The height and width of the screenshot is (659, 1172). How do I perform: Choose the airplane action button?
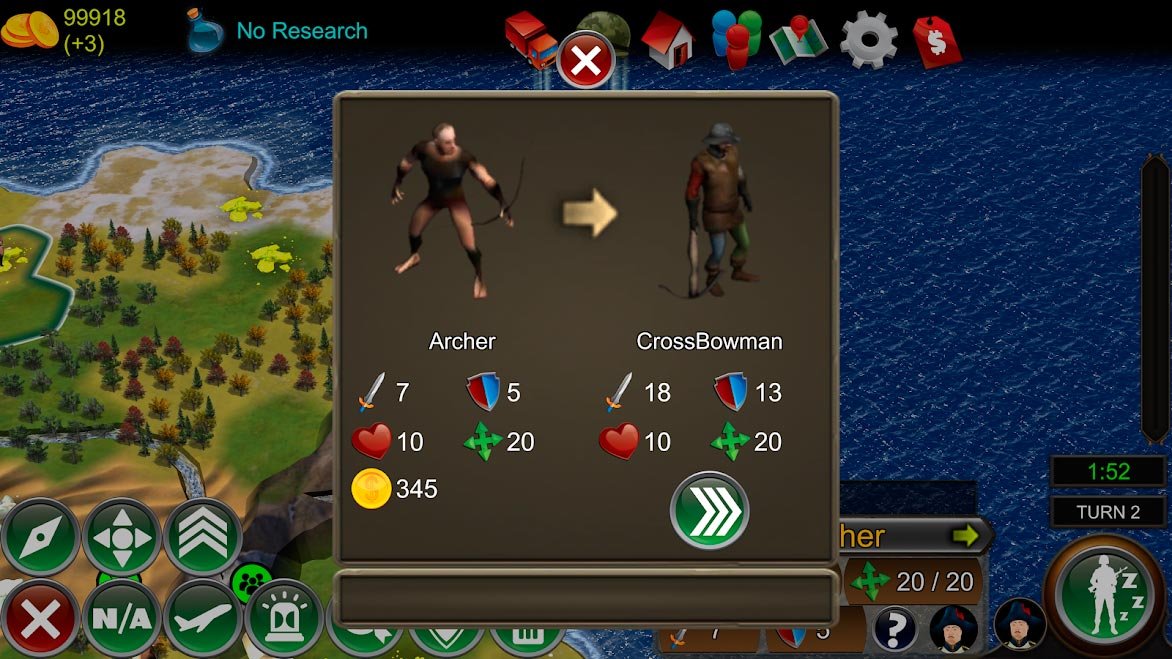click(203, 619)
